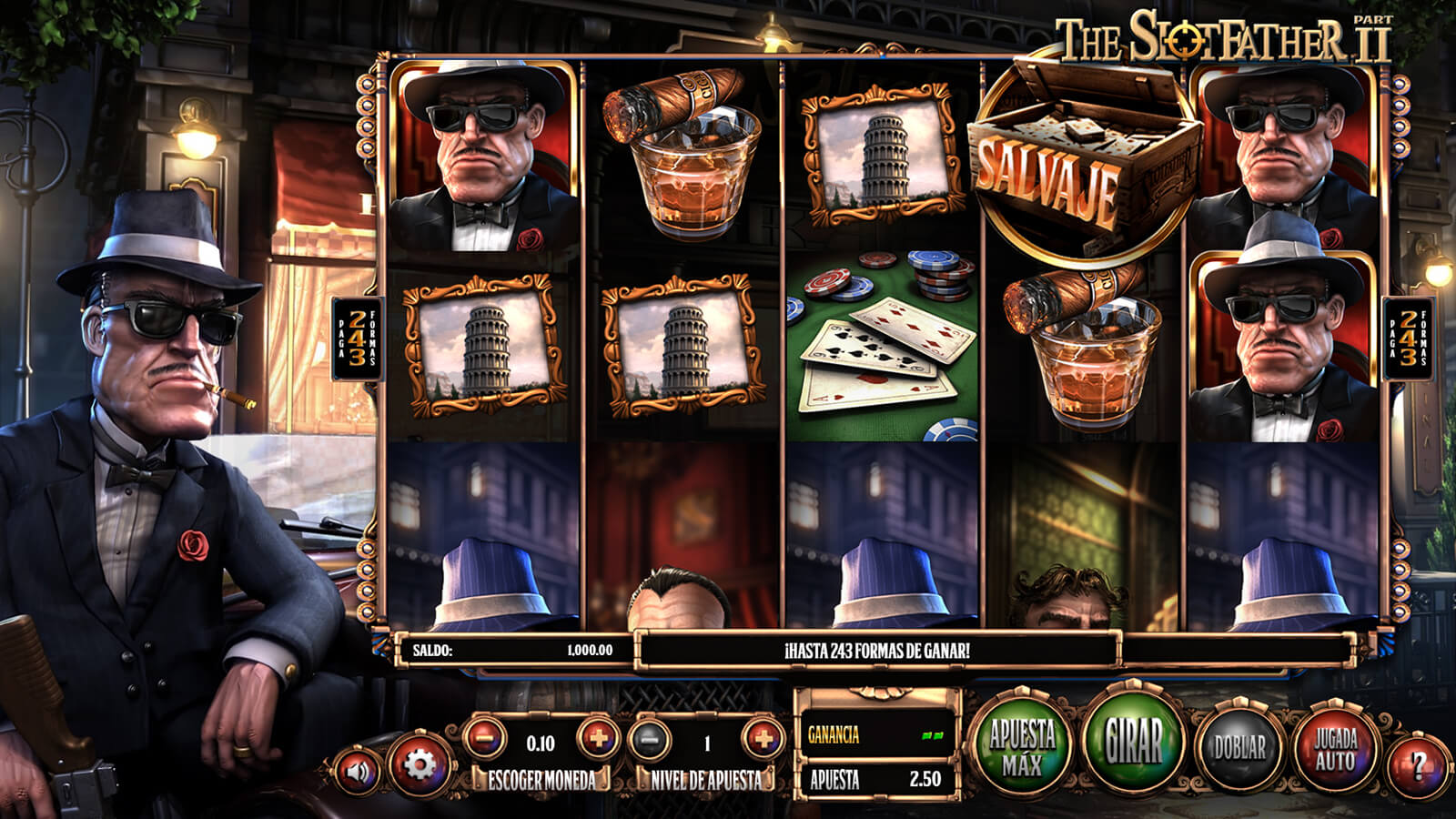Place the maximum bet with Apuesta Máx
Viewport: 1456px width, 819px height.
click(x=1021, y=746)
